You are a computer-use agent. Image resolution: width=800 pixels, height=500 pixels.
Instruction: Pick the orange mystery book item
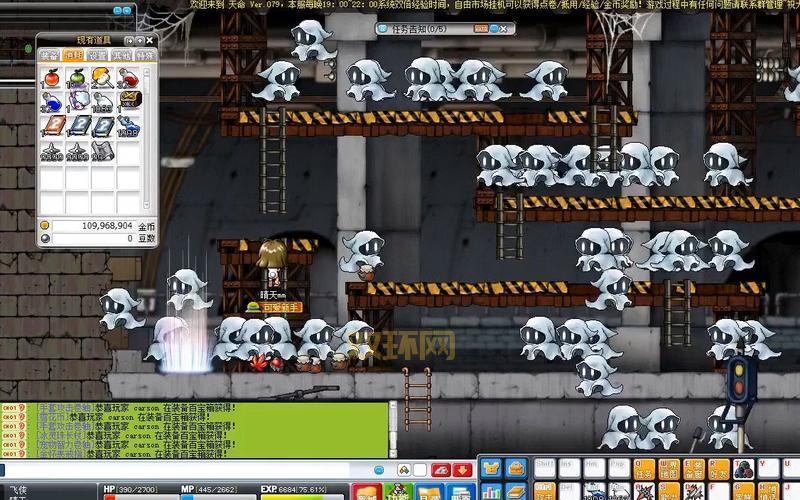(52, 127)
